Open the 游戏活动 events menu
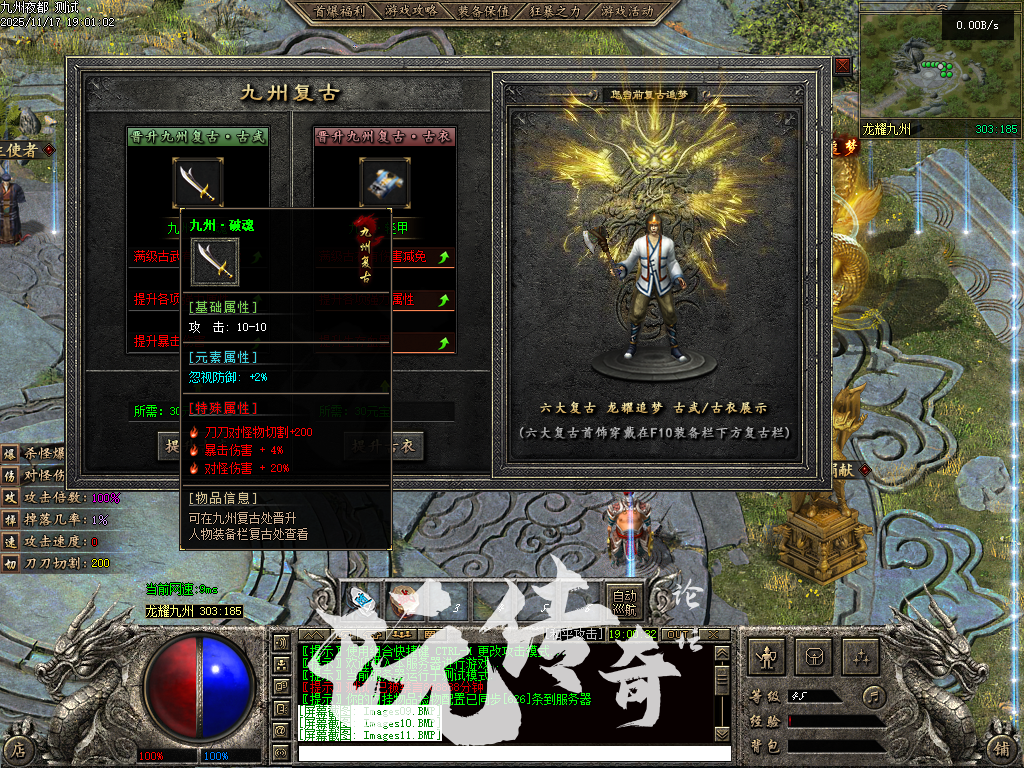The width and height of the screenshot is (1024, 768). 628,11
